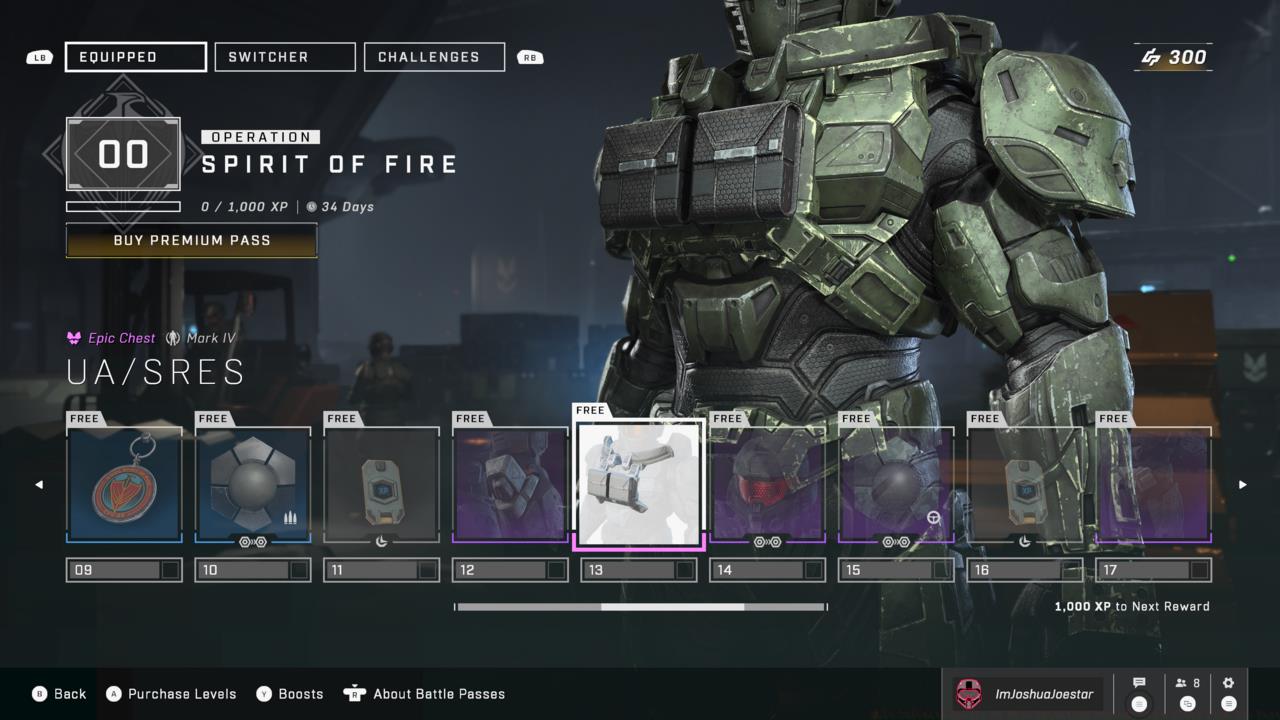1280x720 pixels.
Task: Select the level 15 sphere emblem reward
Action: click(x=896, y=485)
